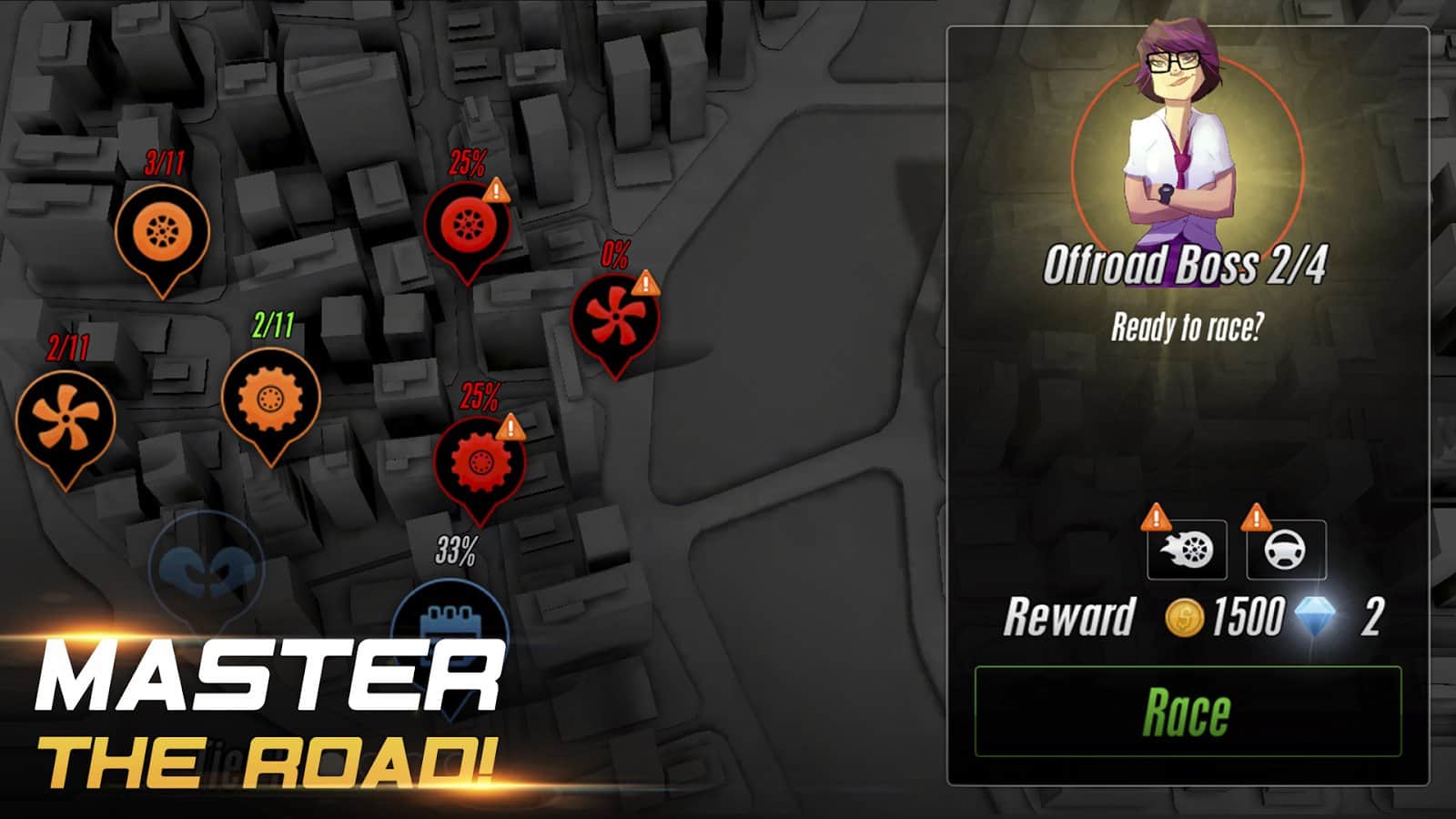The width and height of the screenshot is (1456, 819).
Task: Start the Offroad Boss race
Action: point(1188,712)
